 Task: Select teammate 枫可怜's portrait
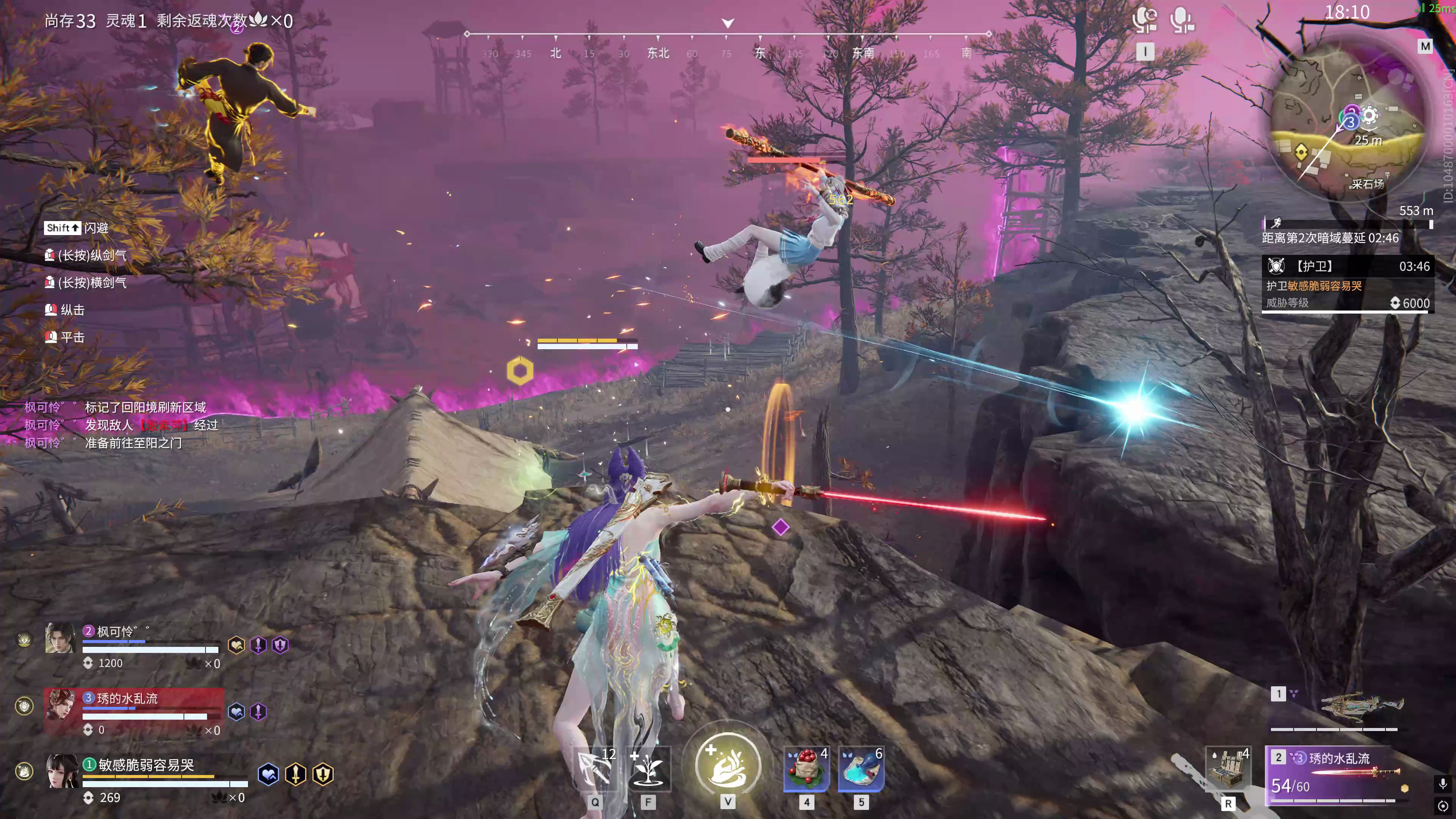(60, 638)
